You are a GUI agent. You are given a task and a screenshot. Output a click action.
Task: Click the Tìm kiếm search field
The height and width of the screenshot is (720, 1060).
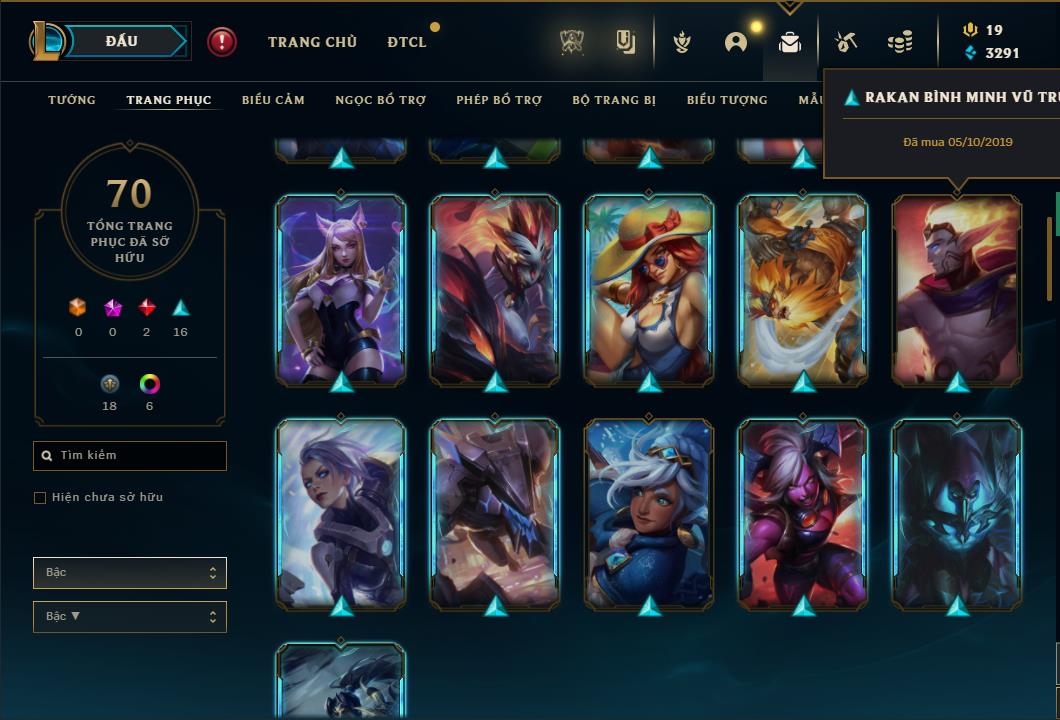(130, 456)
